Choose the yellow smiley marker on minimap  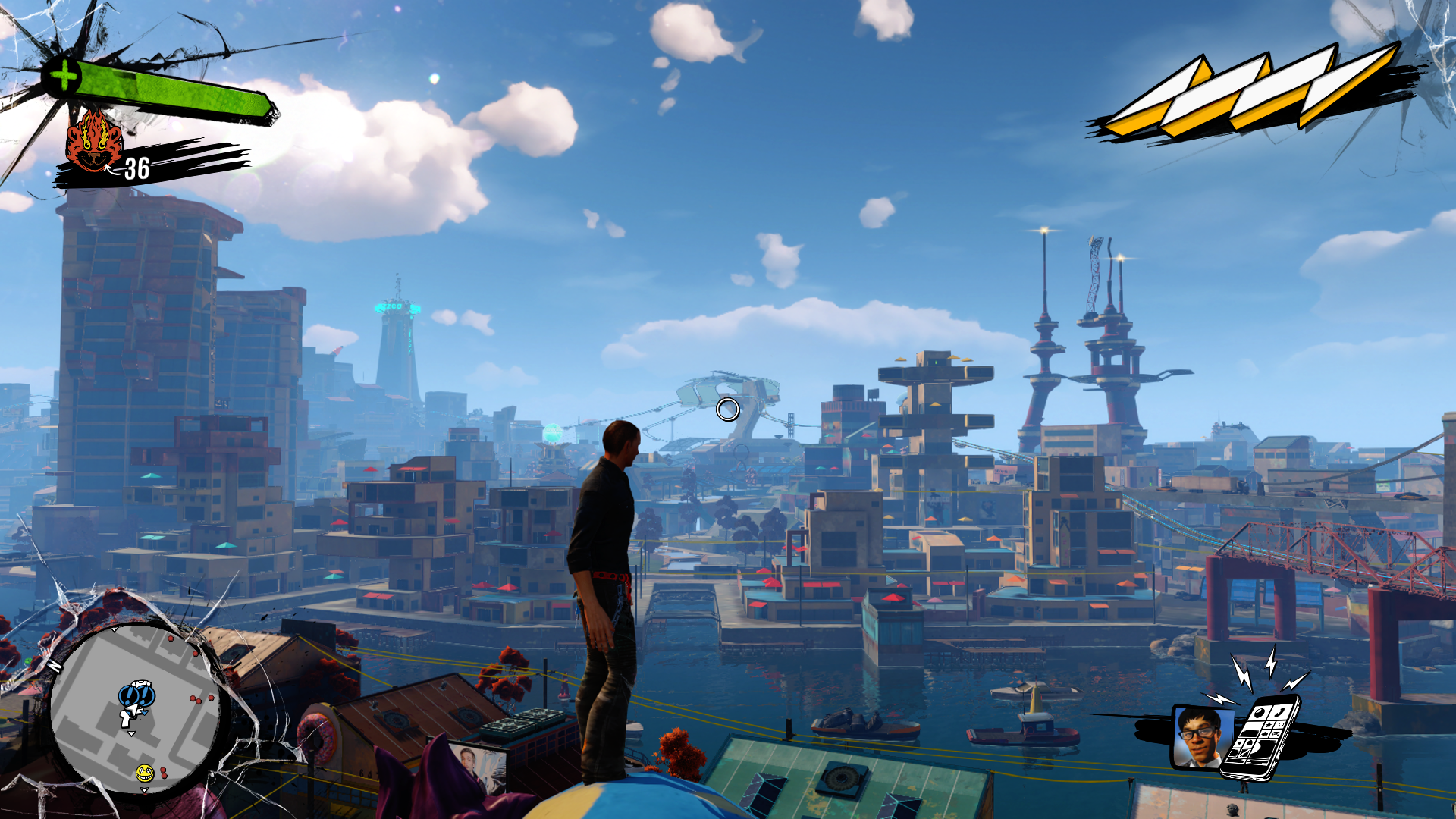click(144, 773)
